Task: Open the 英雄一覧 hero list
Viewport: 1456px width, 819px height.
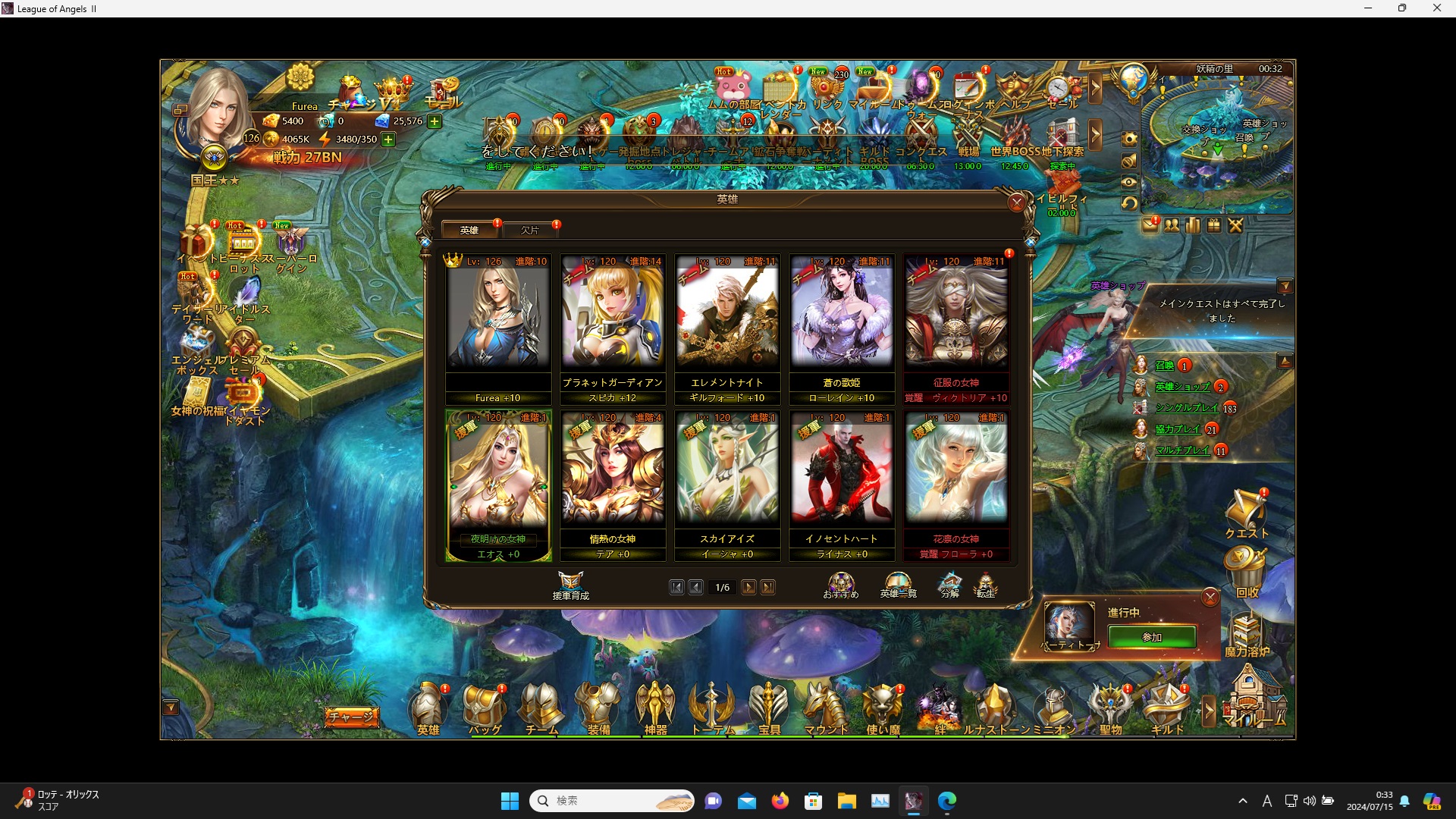Action: [898, 585]
